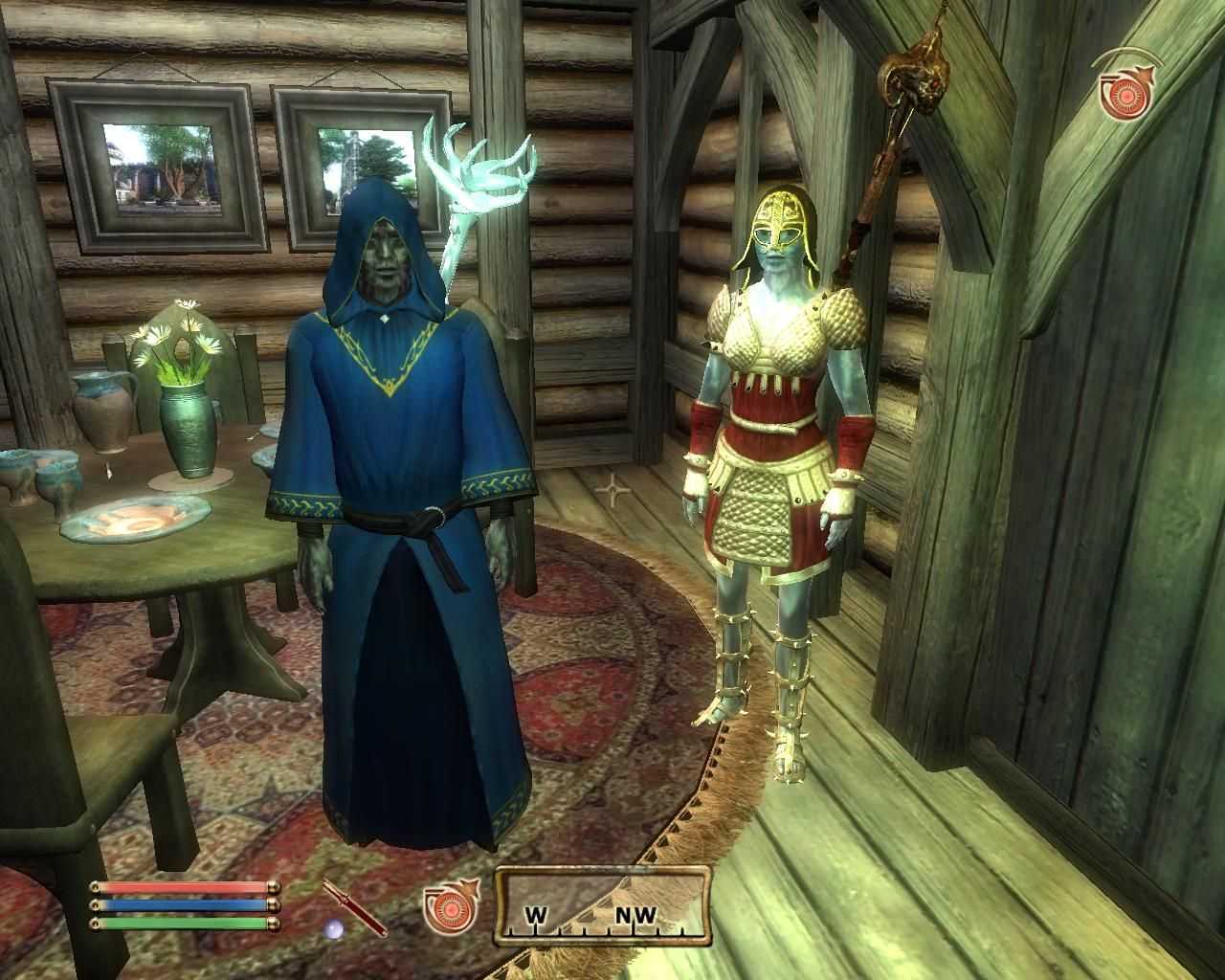Click the compass heading bar
Viewport: 1225px width, 980px height.
[603, 905]
